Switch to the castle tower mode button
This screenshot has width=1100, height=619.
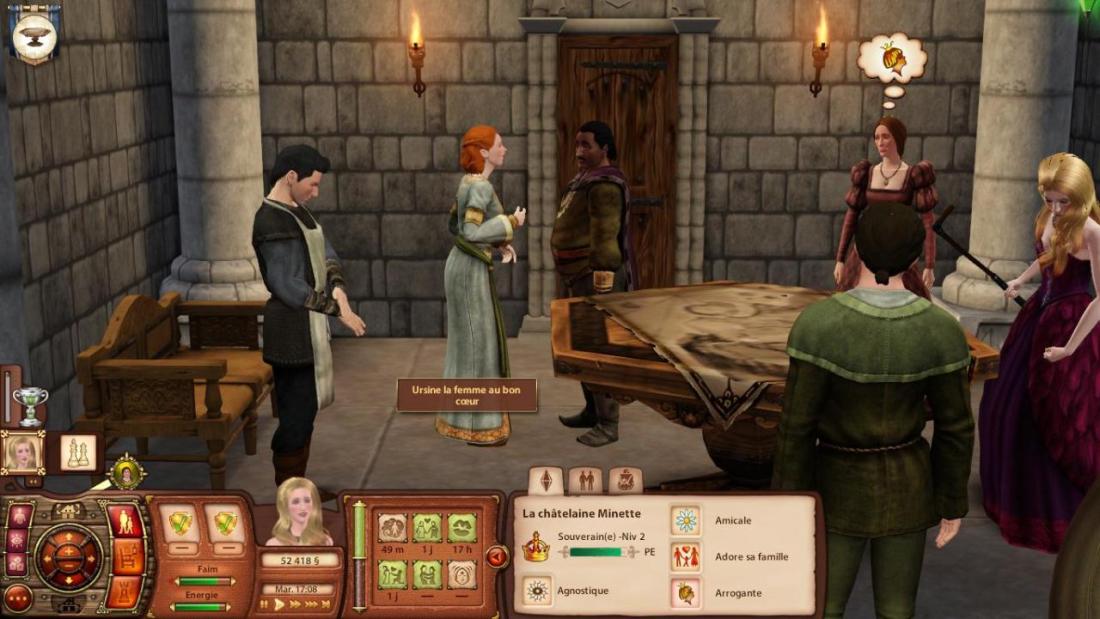[x=125, y=591]
